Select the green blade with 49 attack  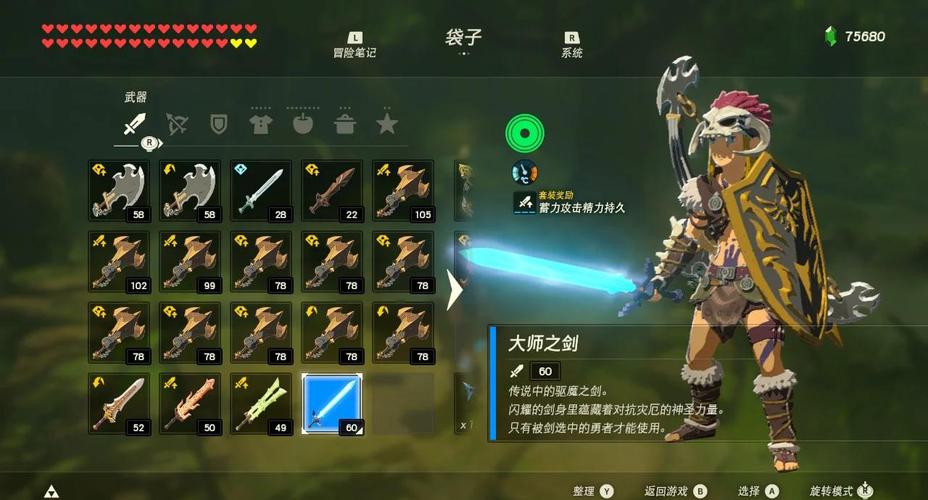[x=261, y=404]
